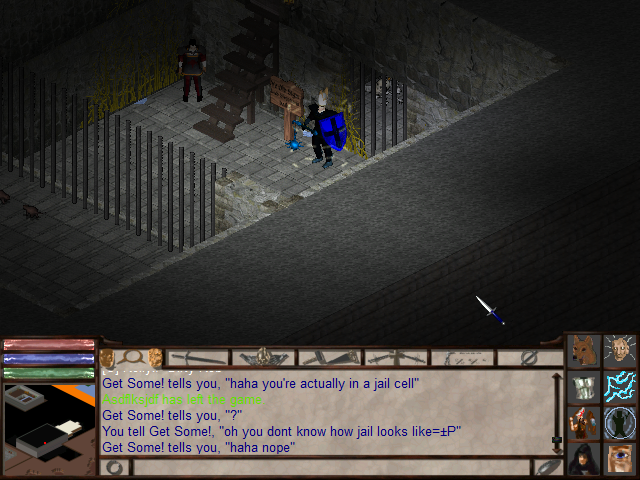
Task: Select the shadow figure circle ability
Action: tap(620, 421)
